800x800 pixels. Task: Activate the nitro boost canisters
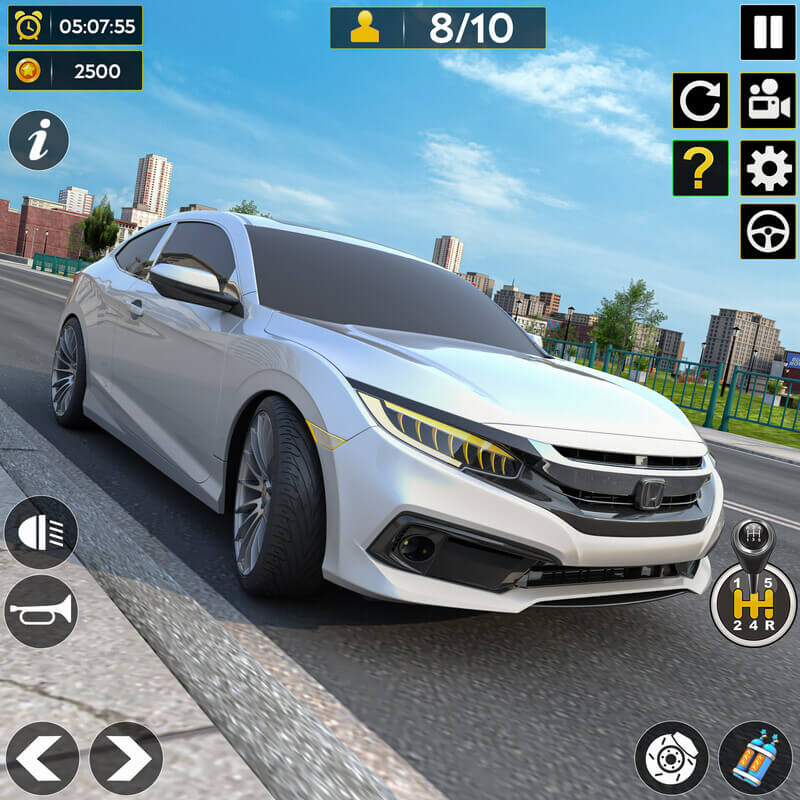point(755,758)
